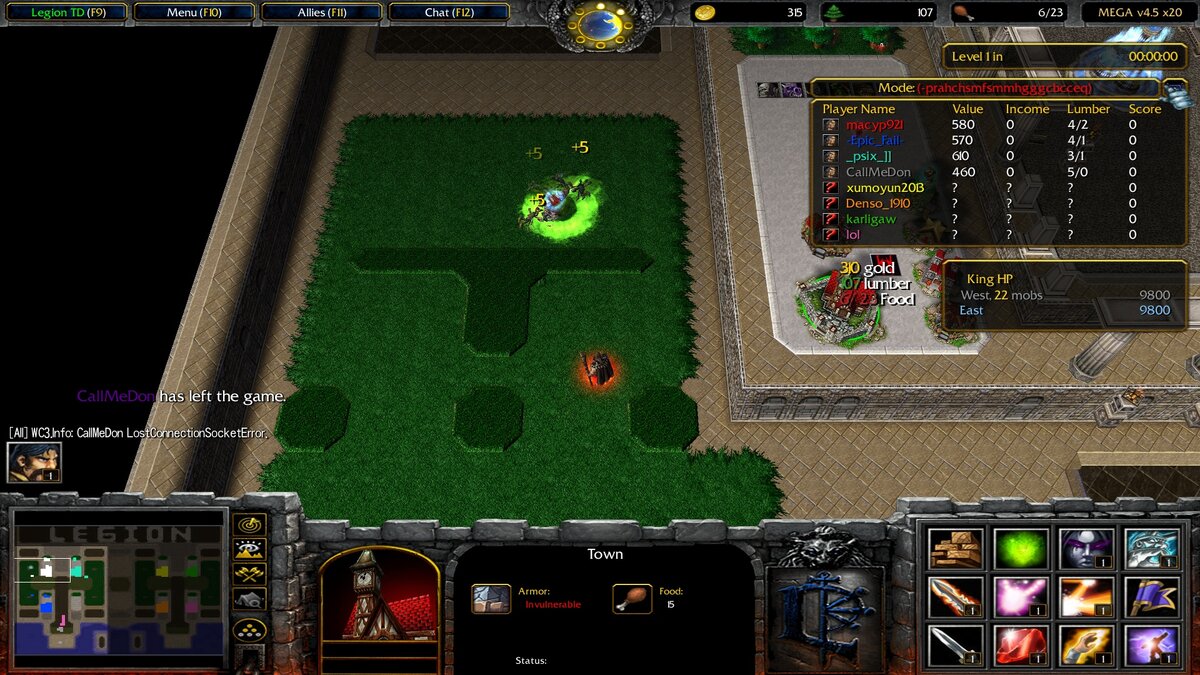Viewport: 1200px width, 675px height.
Task: Choose the plain steel sword upgrade
Action: point(955,645)
